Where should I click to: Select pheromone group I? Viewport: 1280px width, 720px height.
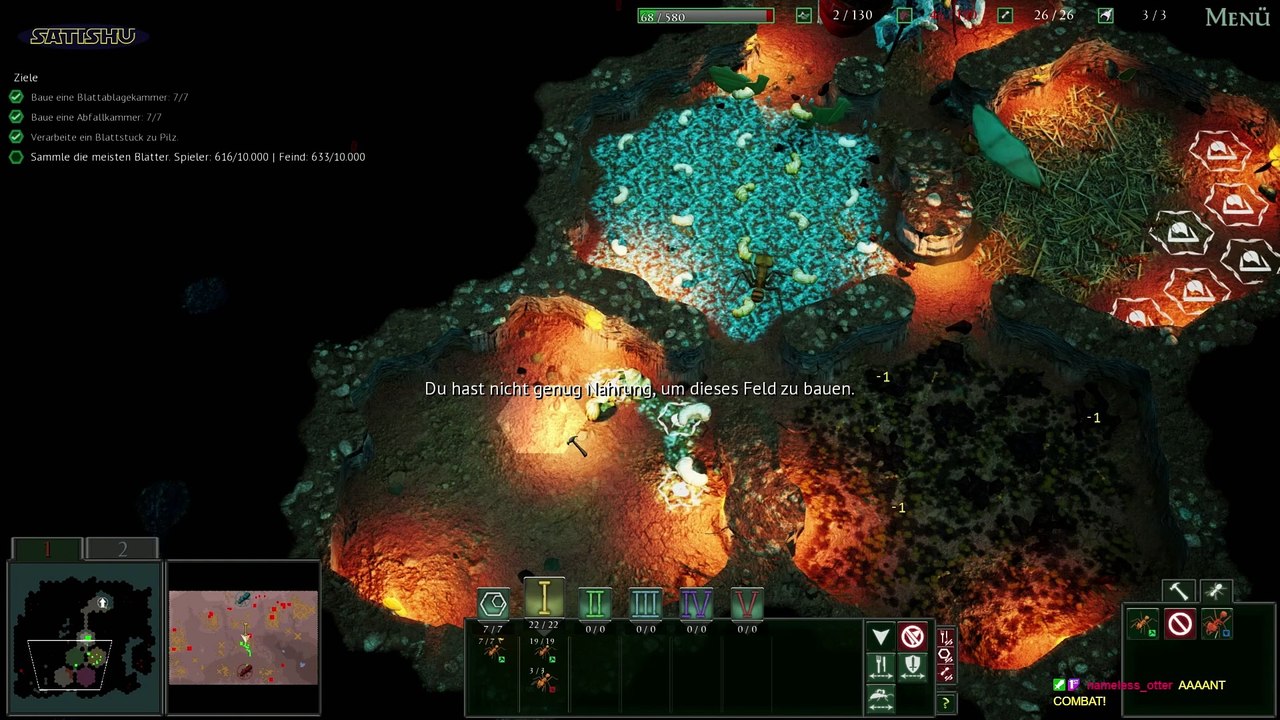(x=544, y=598)
